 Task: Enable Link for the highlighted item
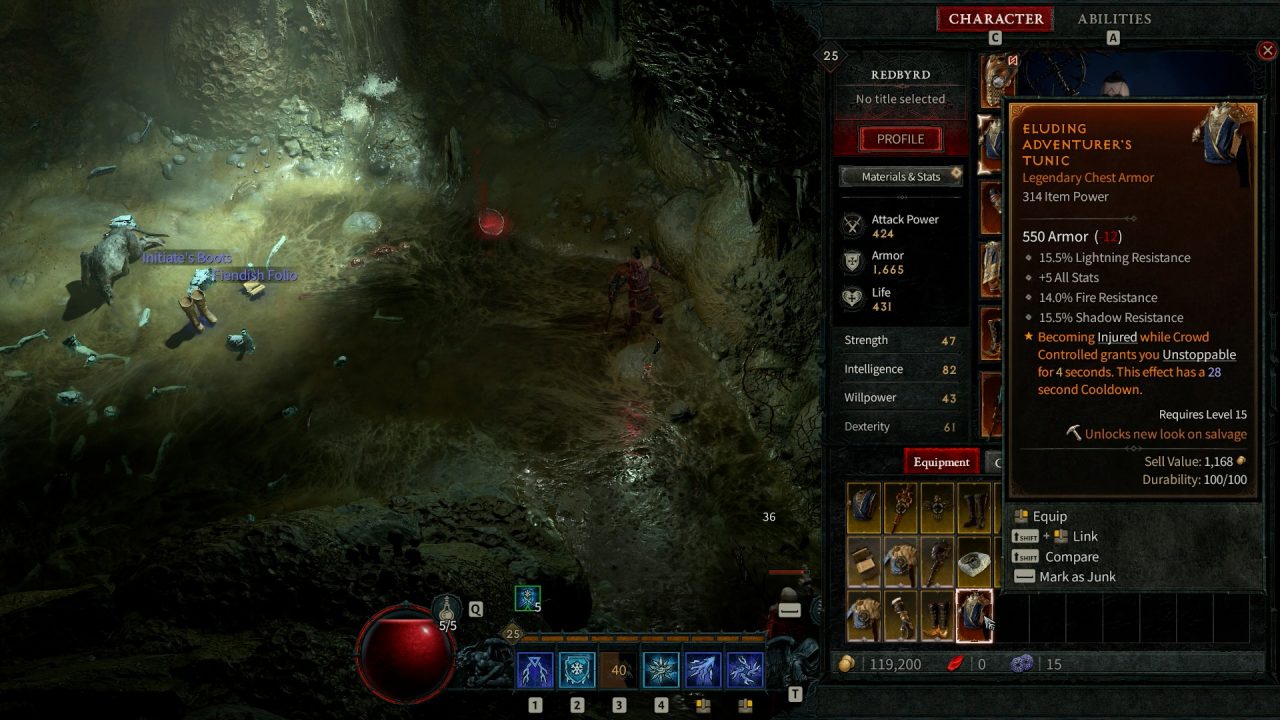(1057, 536)
